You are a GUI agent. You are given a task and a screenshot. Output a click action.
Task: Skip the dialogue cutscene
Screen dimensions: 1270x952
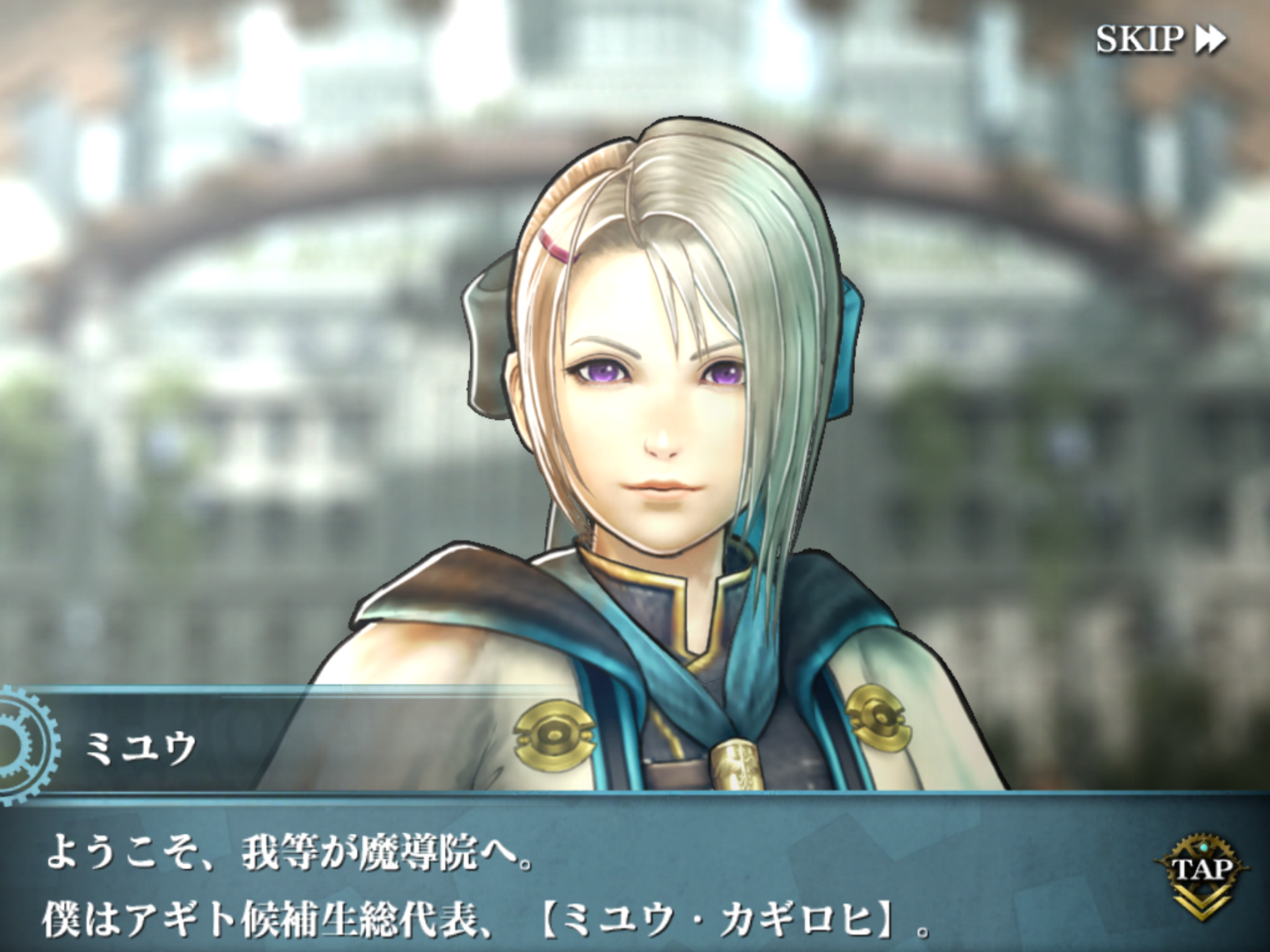[1160, 40]
